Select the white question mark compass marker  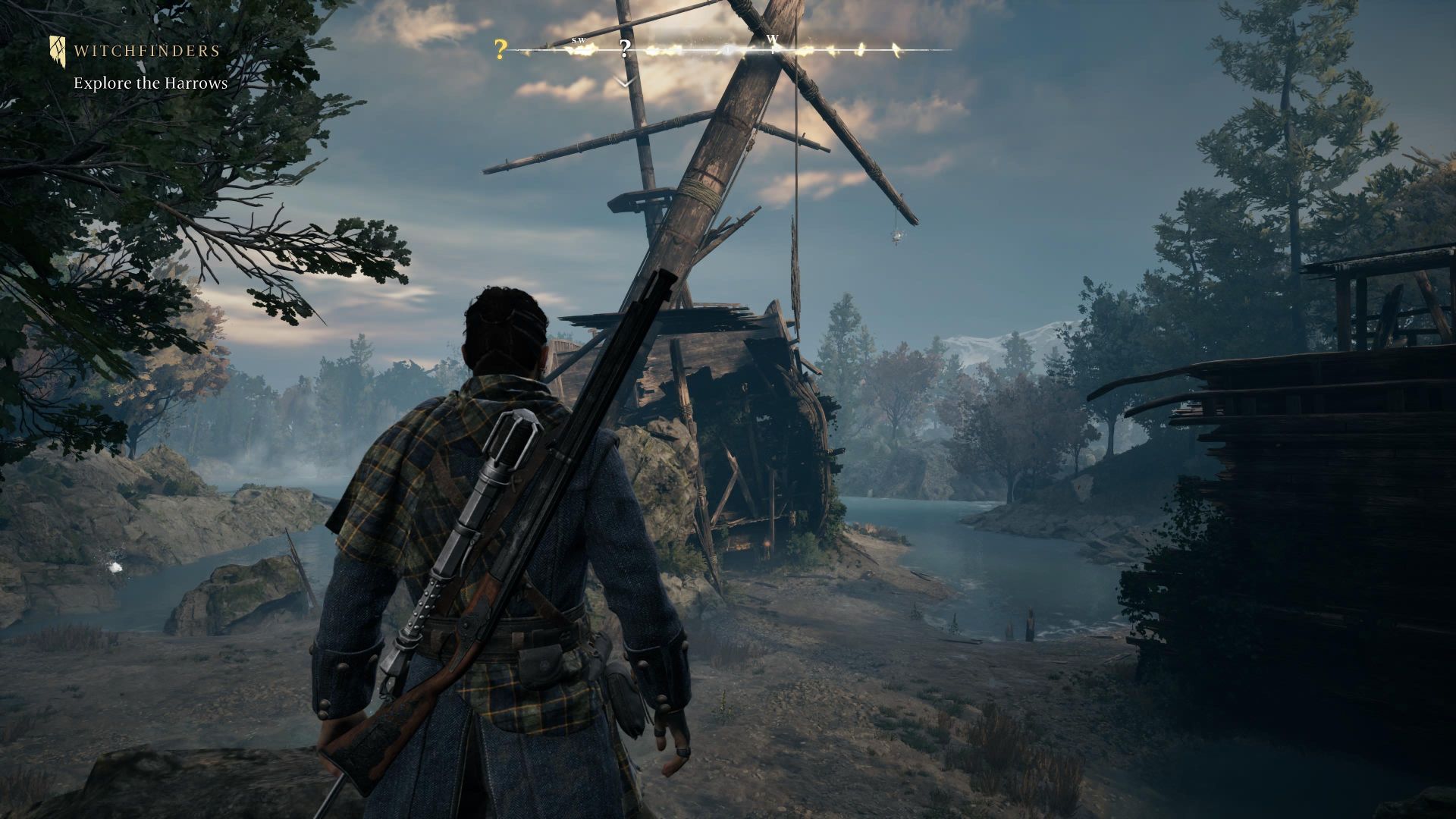pyautogui.click(x=625, y=49)
